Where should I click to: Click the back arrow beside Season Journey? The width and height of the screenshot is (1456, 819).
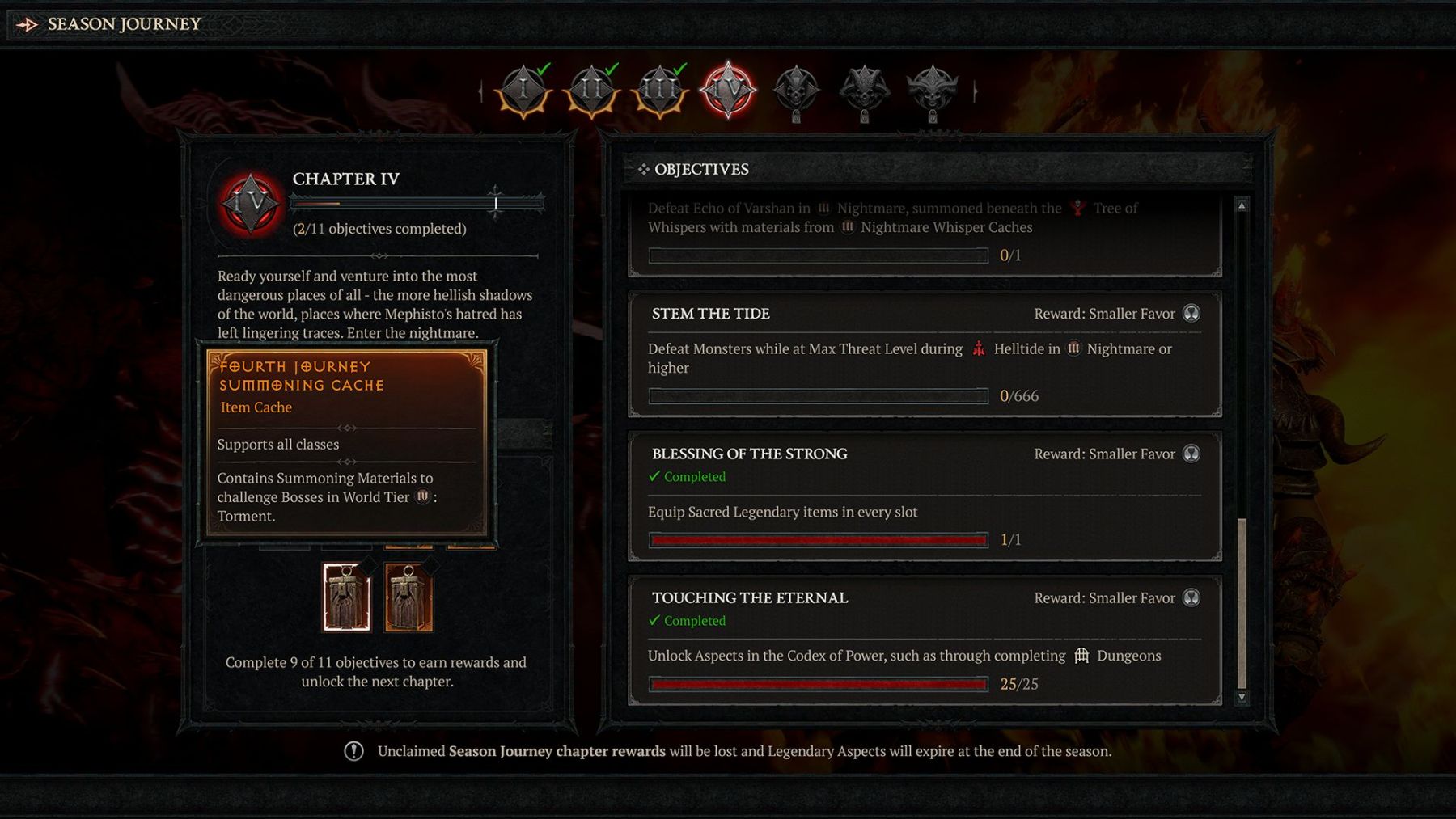click(x=27, y=24)
